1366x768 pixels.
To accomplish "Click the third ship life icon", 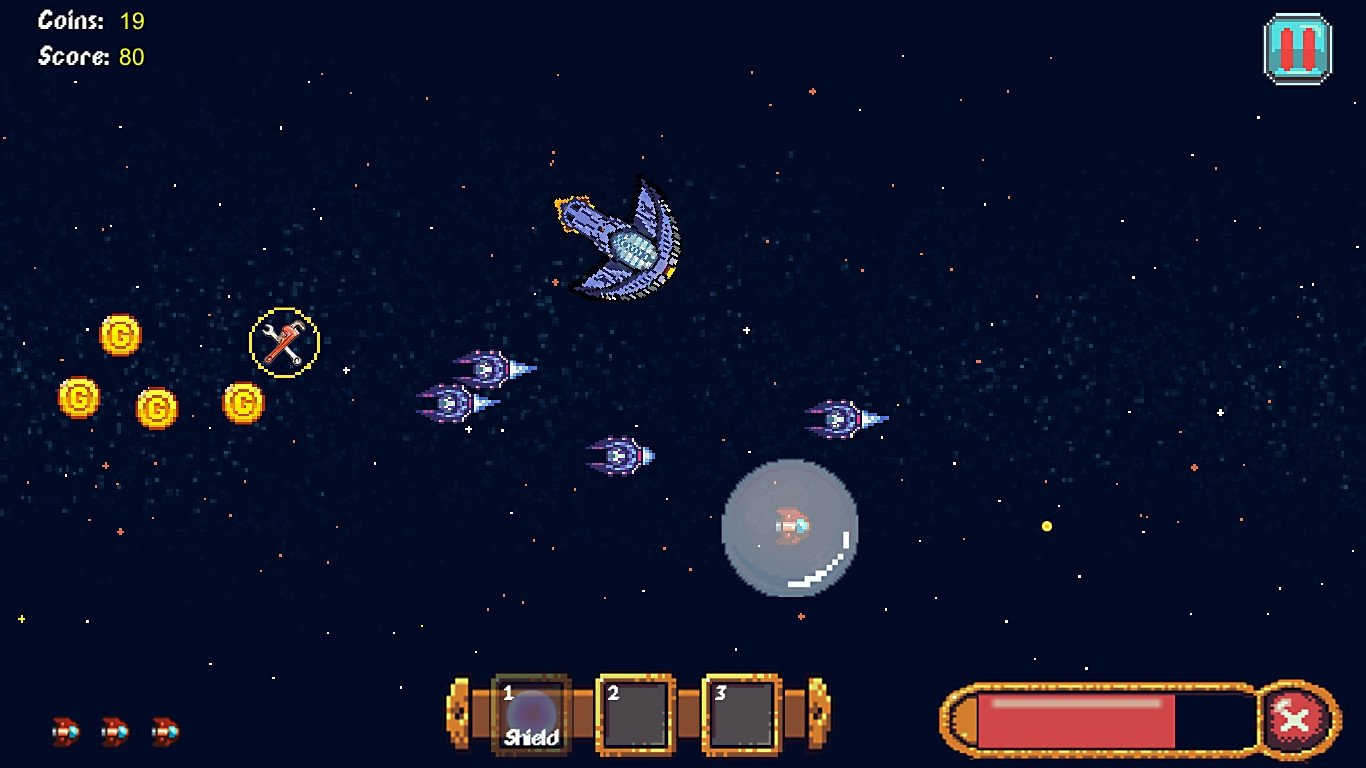I will point(162,733).
